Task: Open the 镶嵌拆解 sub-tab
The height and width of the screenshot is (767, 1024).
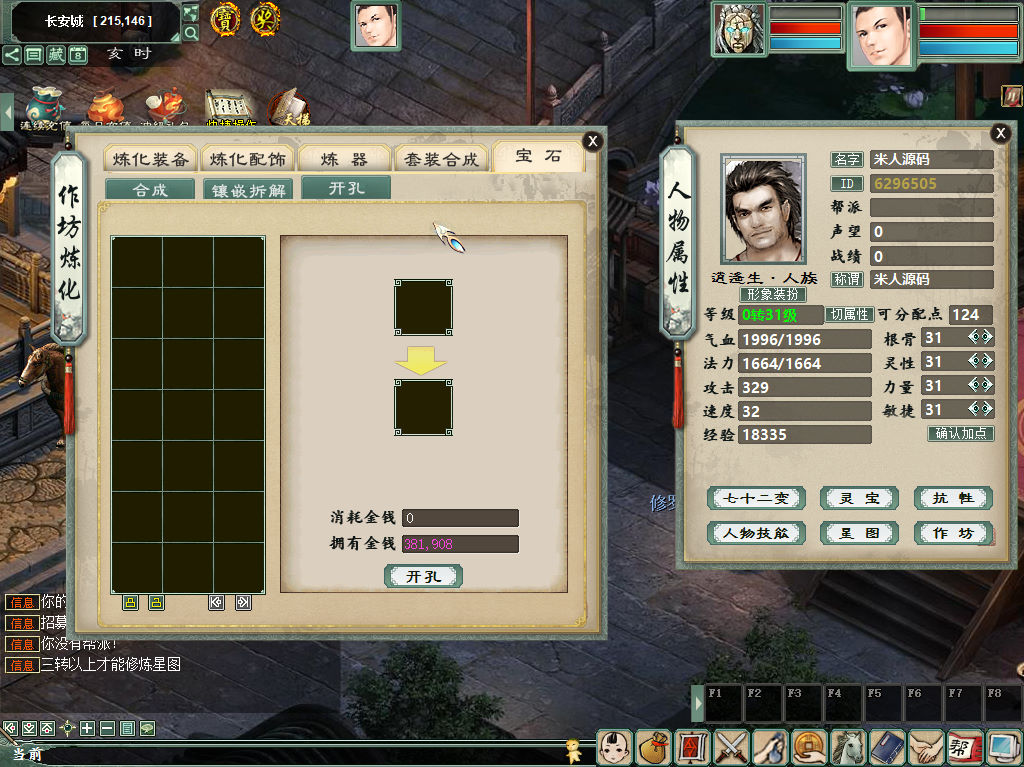Action: (x=248, y=189)
